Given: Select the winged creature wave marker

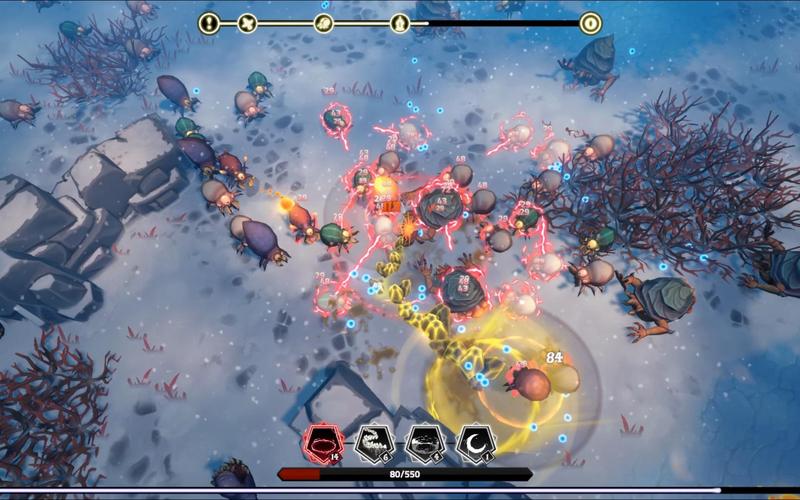Looking at the screenshot, I should pos(247,22).
